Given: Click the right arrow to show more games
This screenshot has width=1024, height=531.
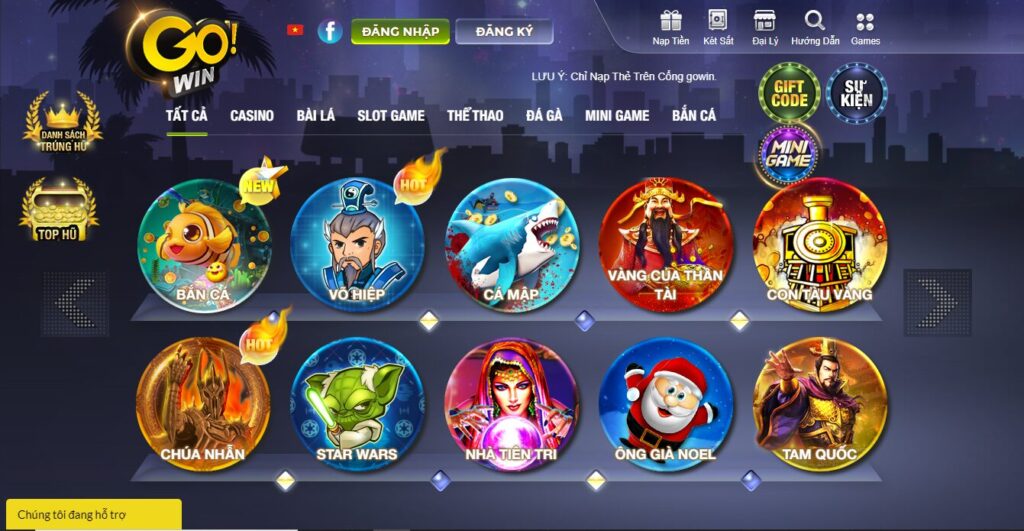Looking at the screenshot, I should click(x=936, y=303).
